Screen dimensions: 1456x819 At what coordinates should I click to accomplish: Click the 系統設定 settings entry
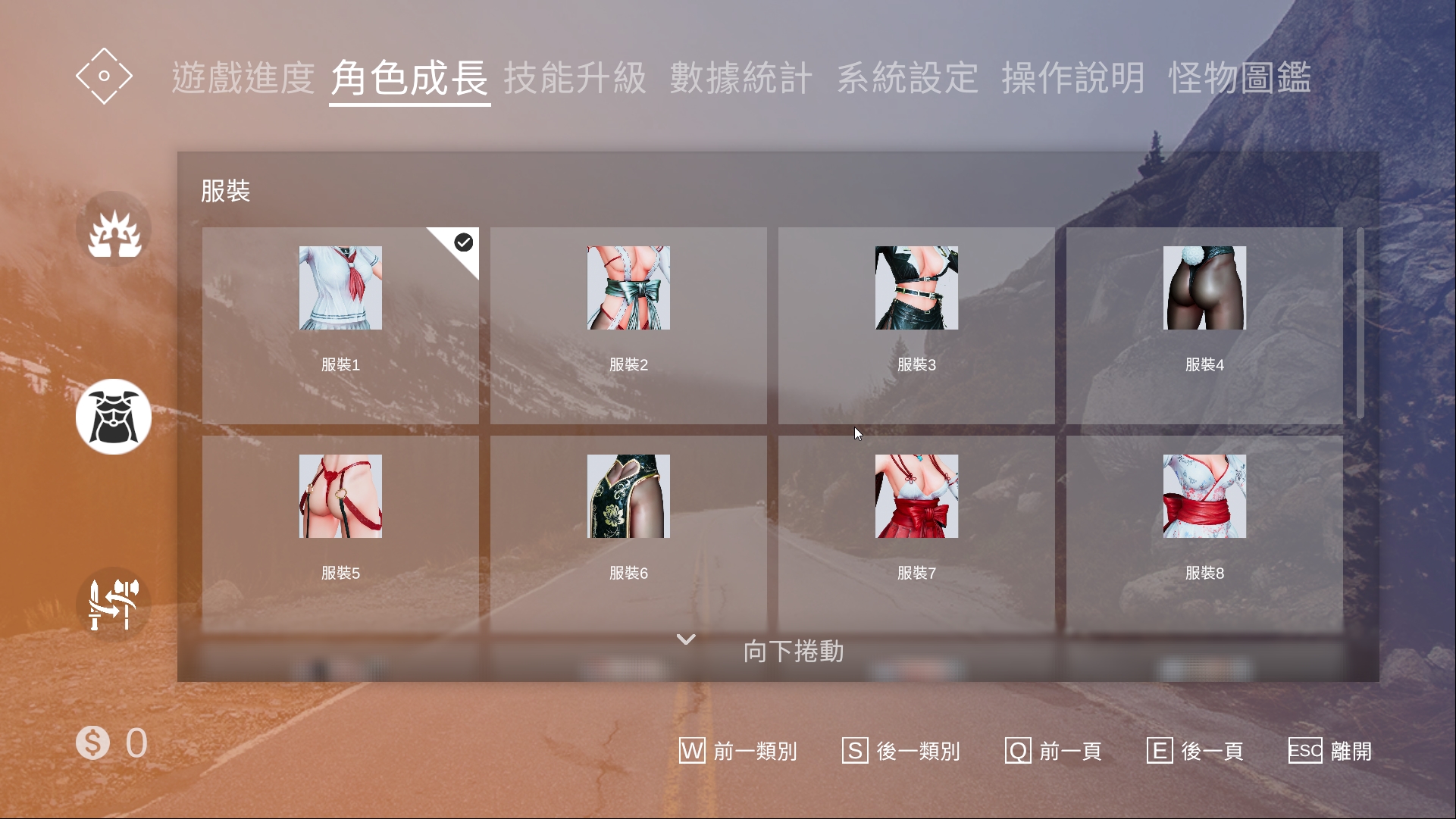[x=908, y=77]
